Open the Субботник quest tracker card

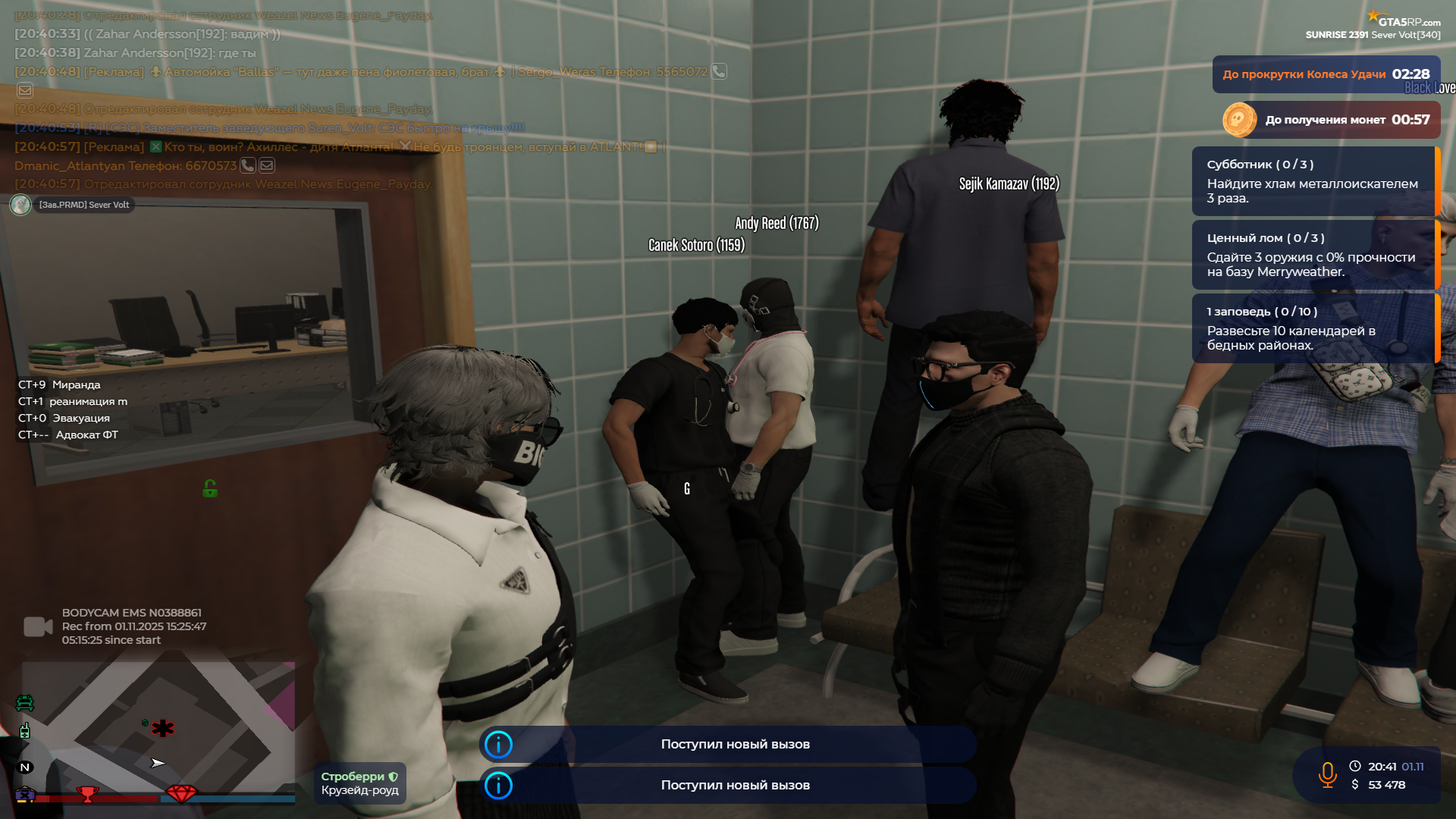[1313, 181]
